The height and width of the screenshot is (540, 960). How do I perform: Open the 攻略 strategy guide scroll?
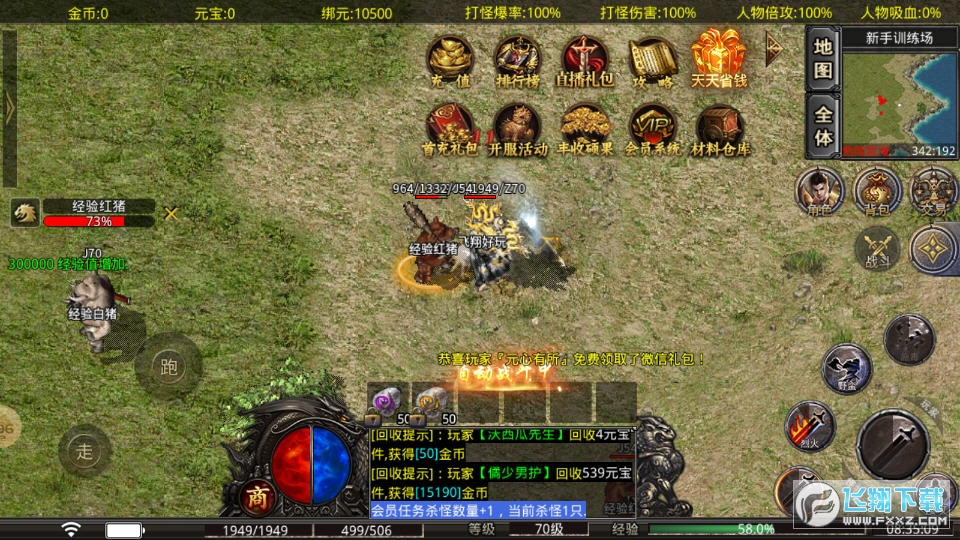(x=652, y=60)
